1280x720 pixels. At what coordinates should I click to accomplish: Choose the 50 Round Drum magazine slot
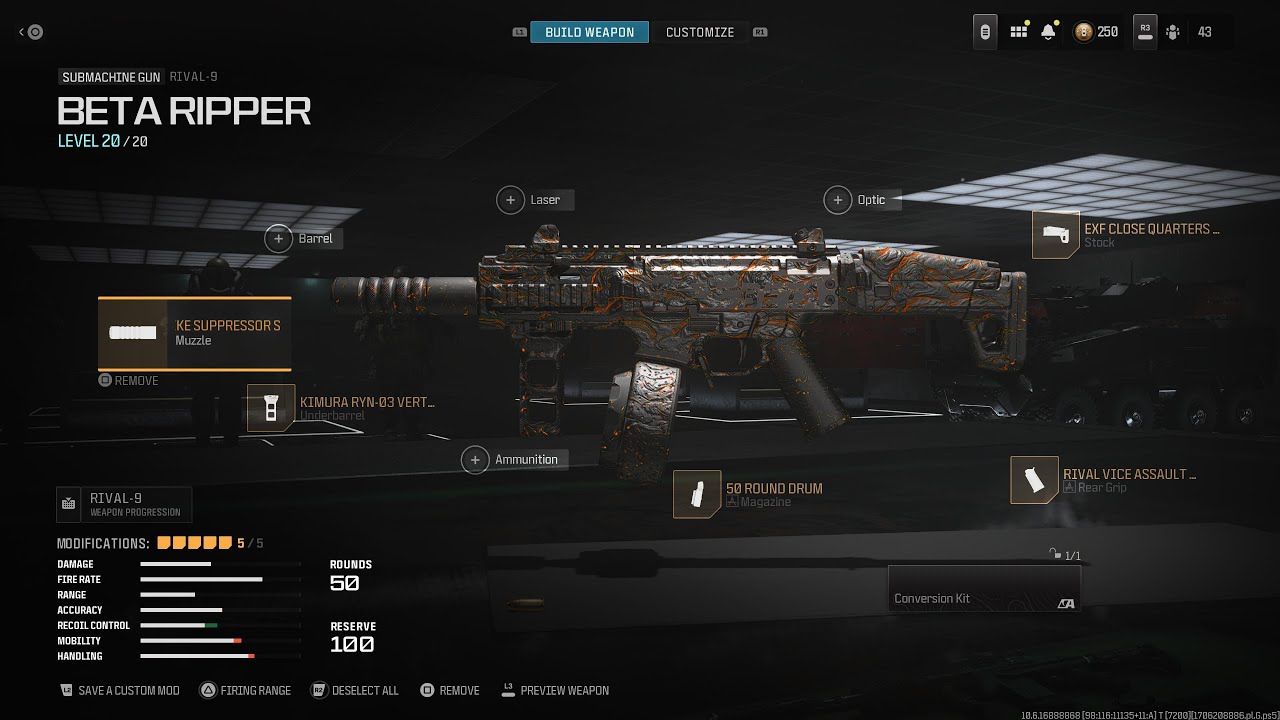coord(749,494)
